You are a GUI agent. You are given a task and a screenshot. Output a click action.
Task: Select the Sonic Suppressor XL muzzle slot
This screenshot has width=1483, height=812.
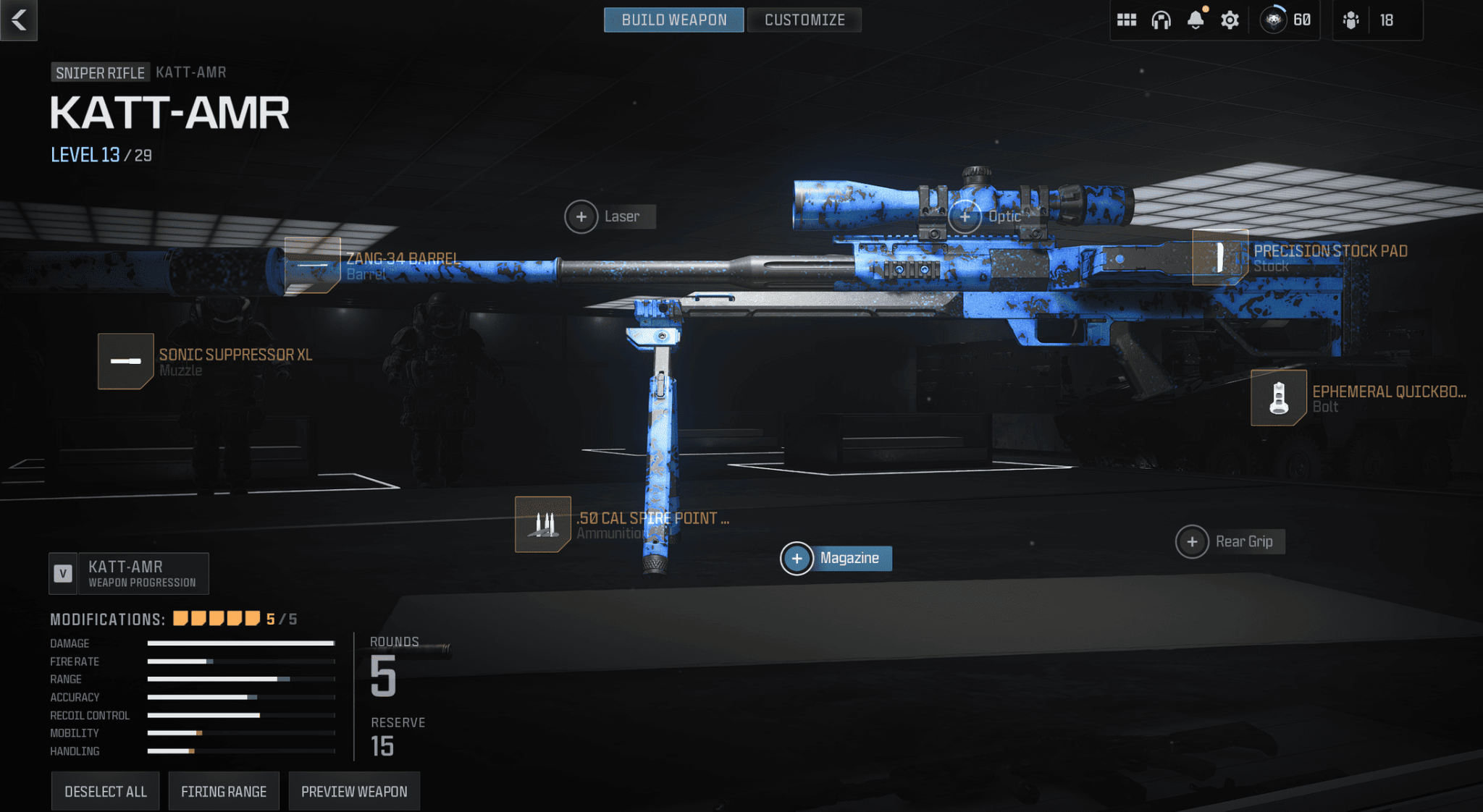click(x=126, y=361)
